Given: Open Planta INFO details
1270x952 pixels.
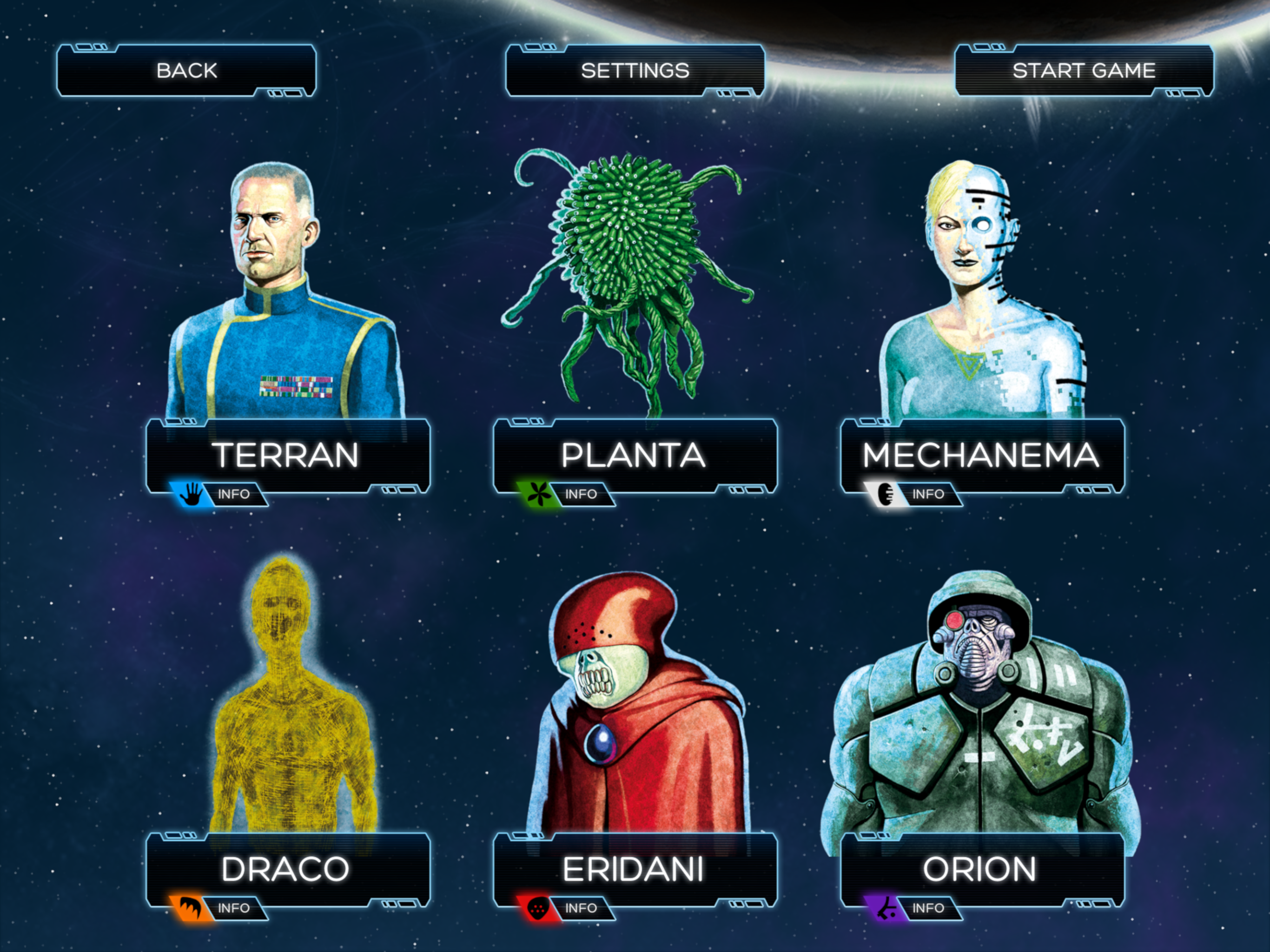Looking at the screenshot, I should coord(581,495).
